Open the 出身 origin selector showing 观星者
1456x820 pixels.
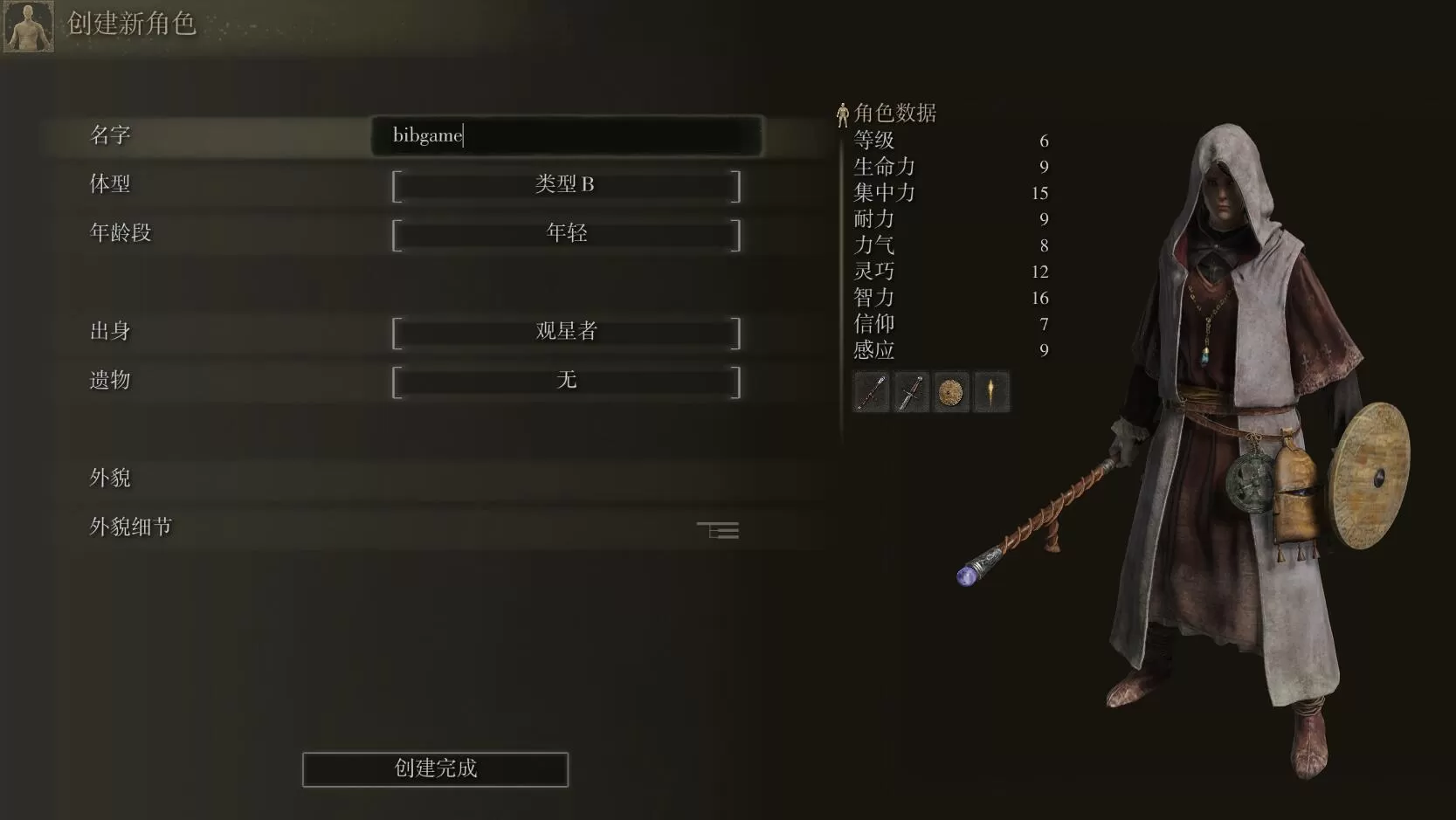click(x=566, y=331)
